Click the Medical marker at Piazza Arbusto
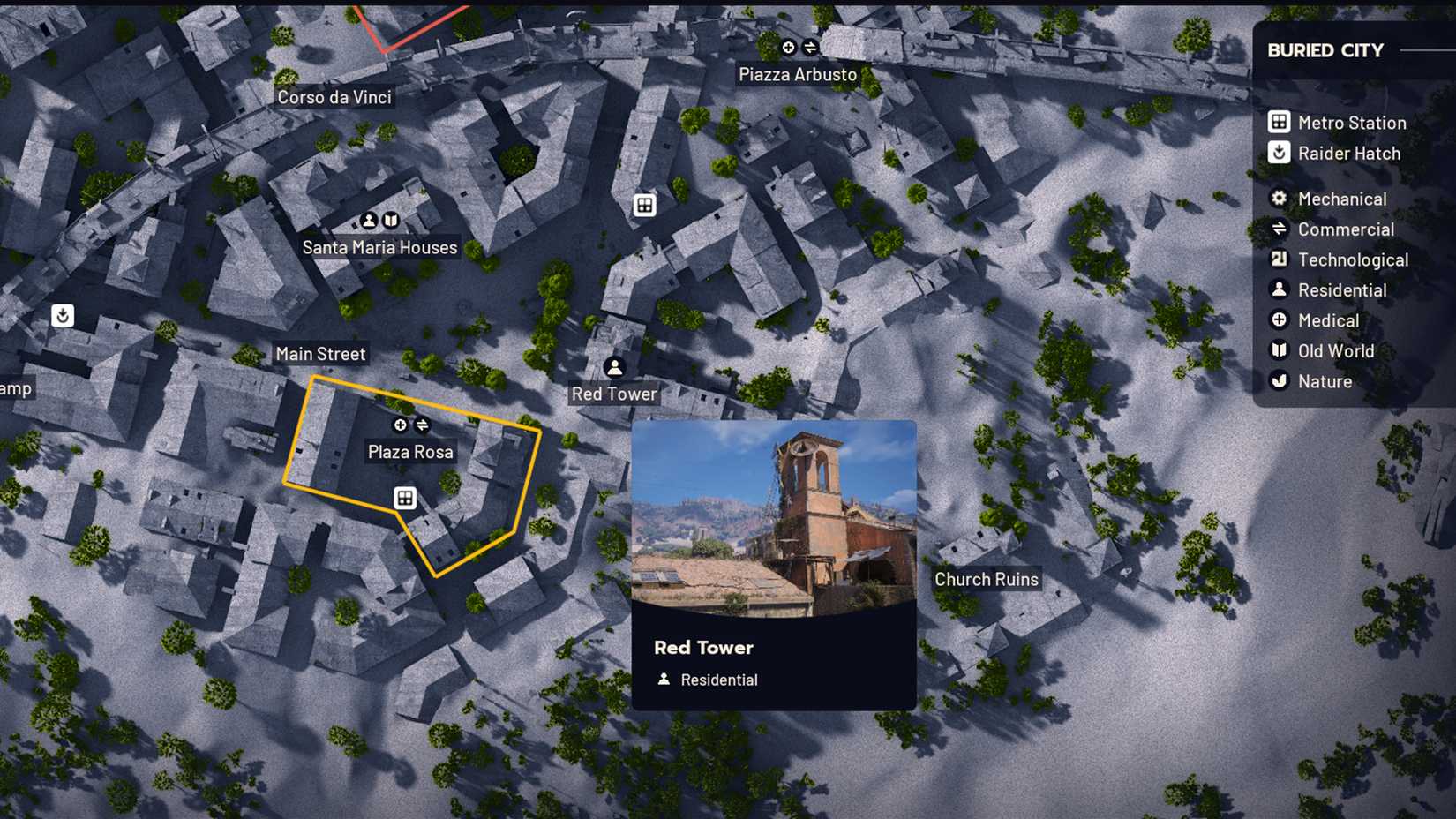 pos(787,48)
